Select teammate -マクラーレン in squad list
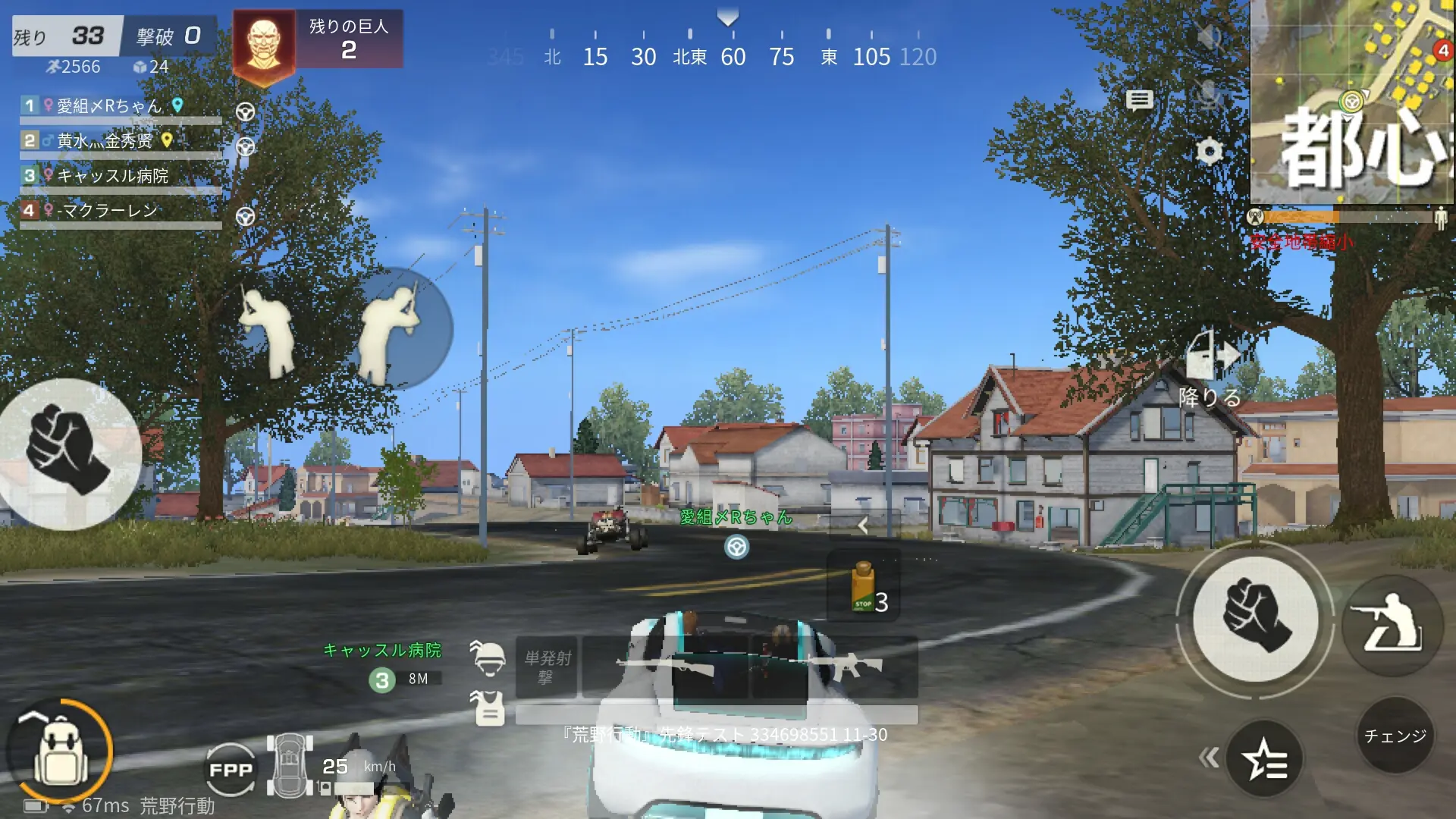 pos(108,211)
